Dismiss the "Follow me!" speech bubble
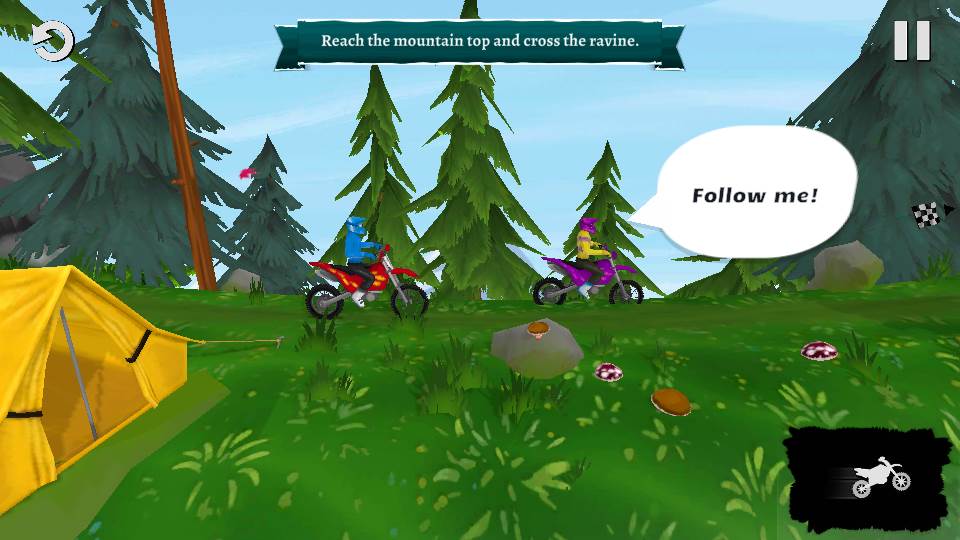This screenshot has height=540, width=960. [x=756, y=194]
